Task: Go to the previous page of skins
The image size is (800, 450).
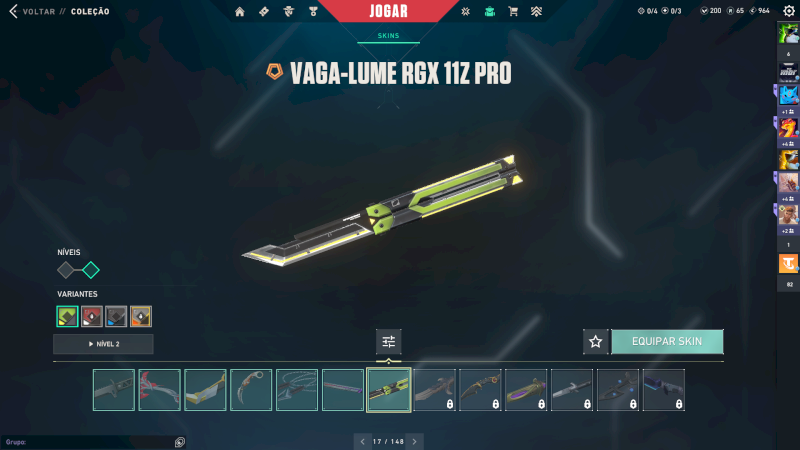Action: tap(363, 441)
